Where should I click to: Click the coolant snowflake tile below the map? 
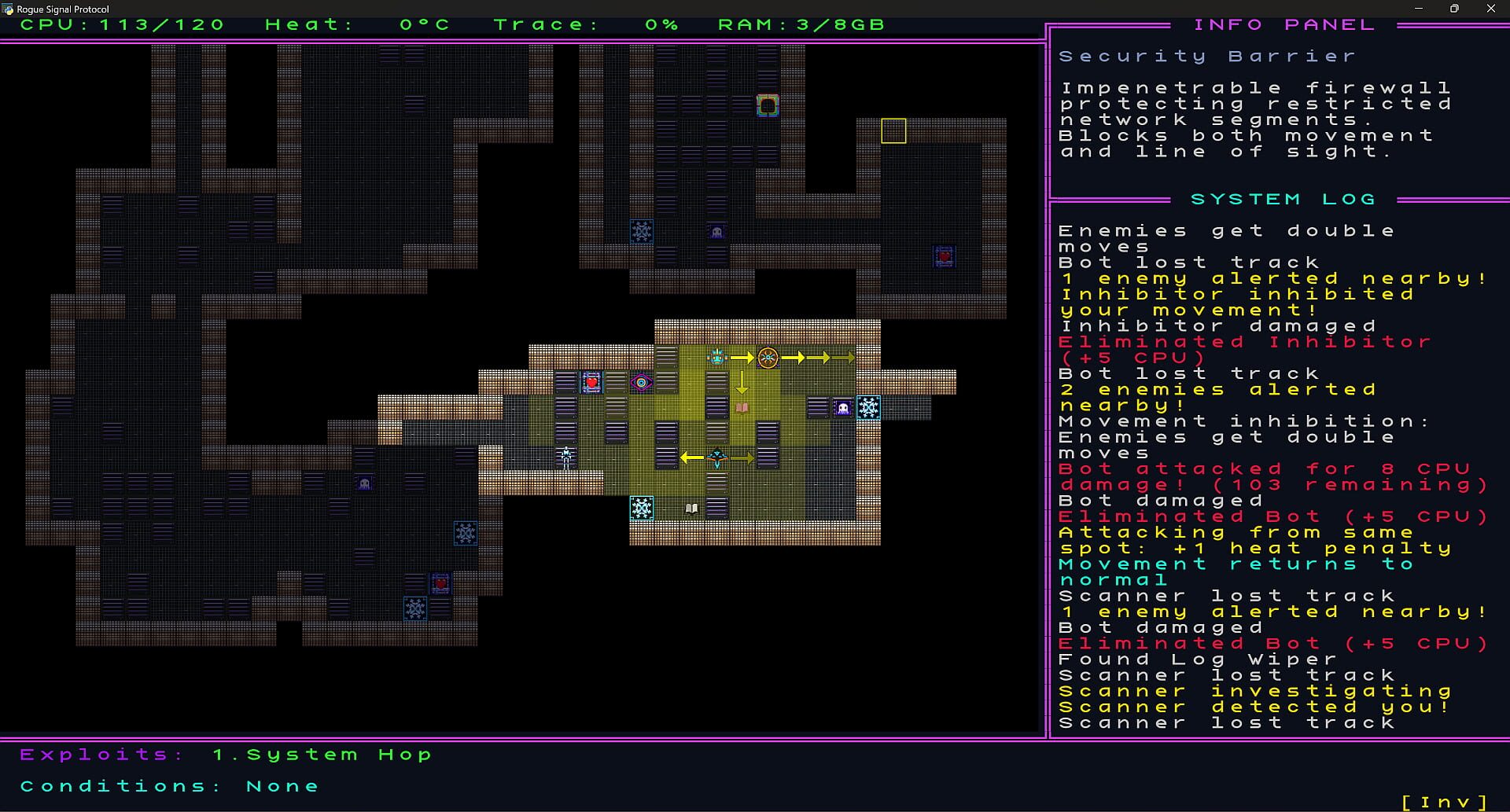pyautogui.click(x=643, y=508)
